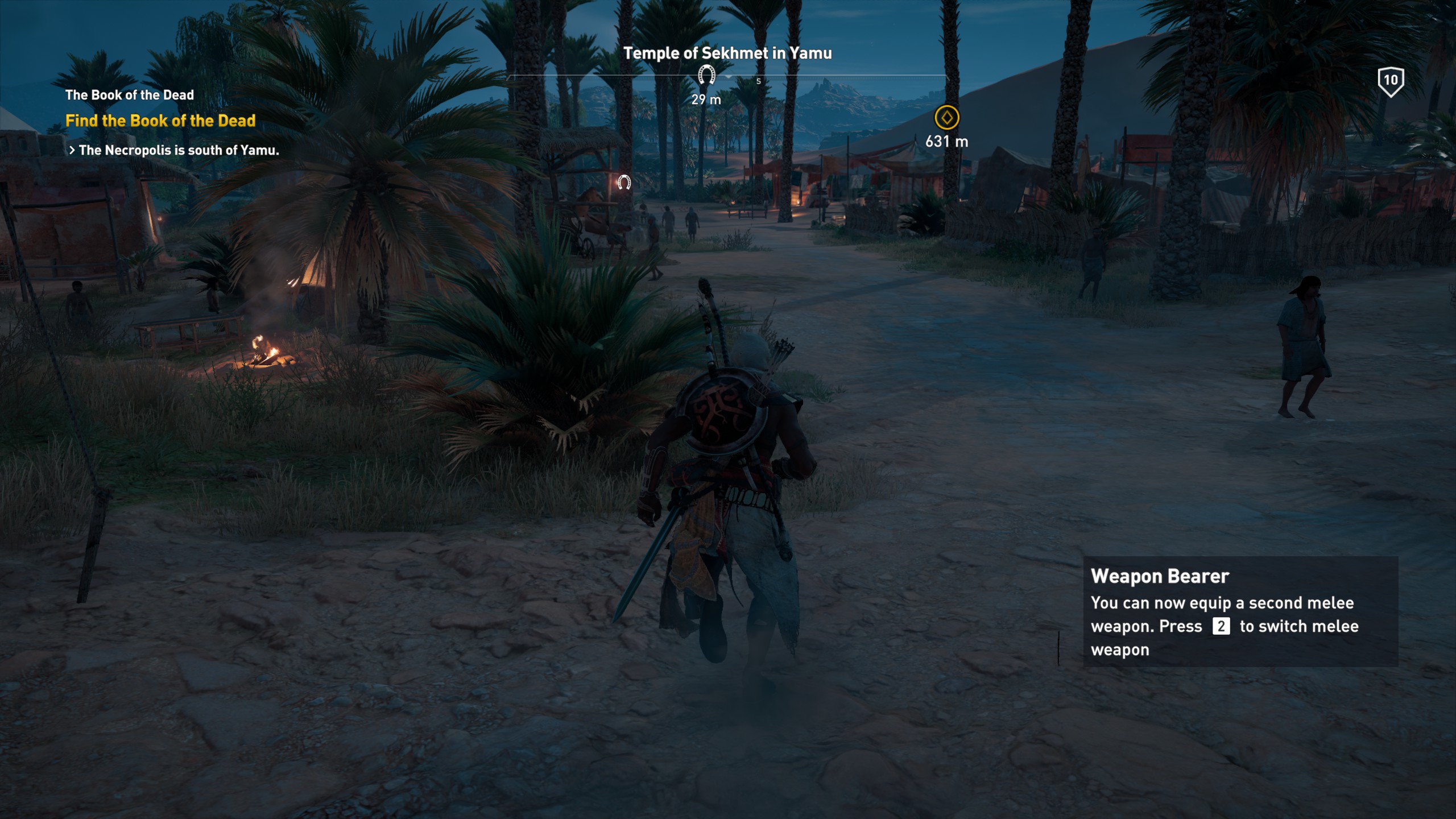Screen dimensions: 1456x819
Task: Click the 29 m distance indicator
Action: coord(705,100)
